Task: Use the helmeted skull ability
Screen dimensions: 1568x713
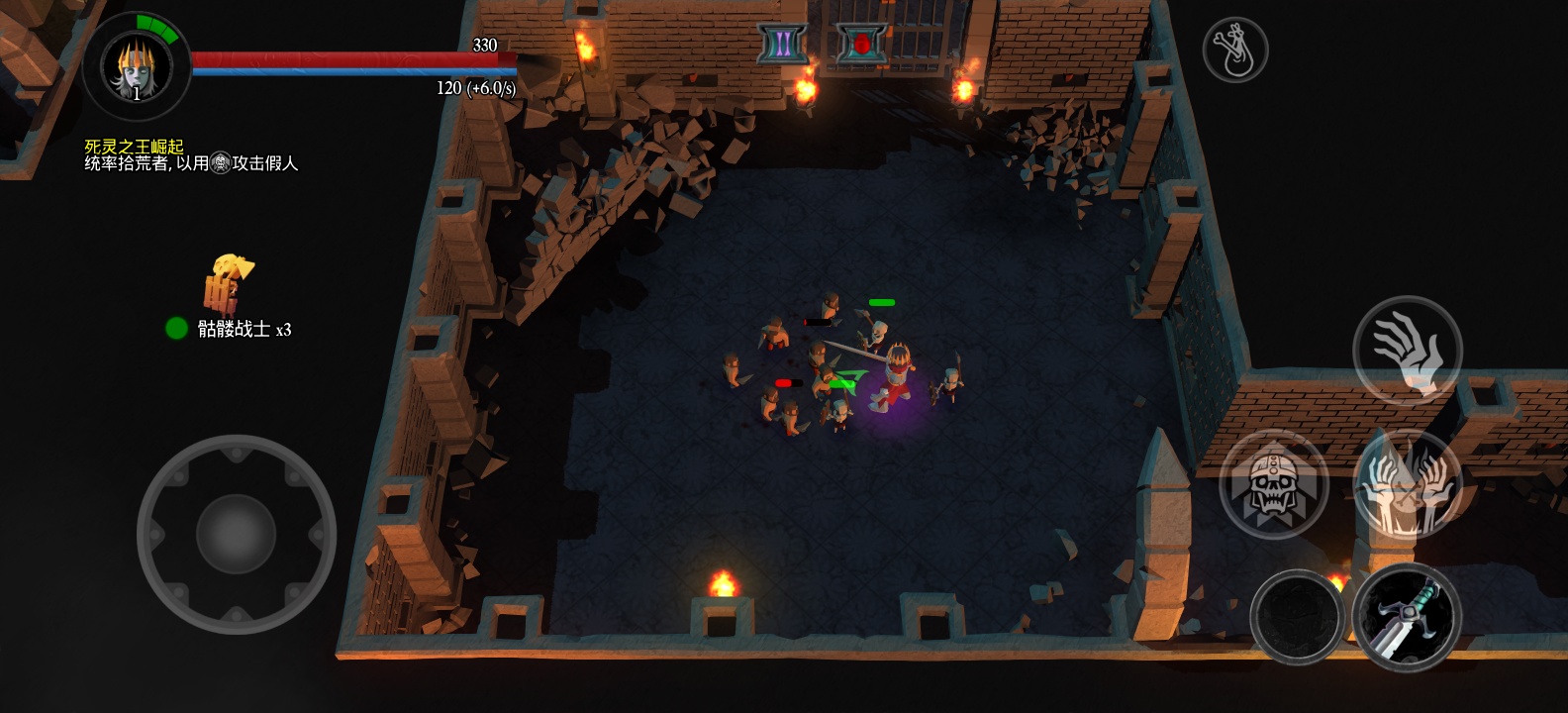Action: [1273, 485]
